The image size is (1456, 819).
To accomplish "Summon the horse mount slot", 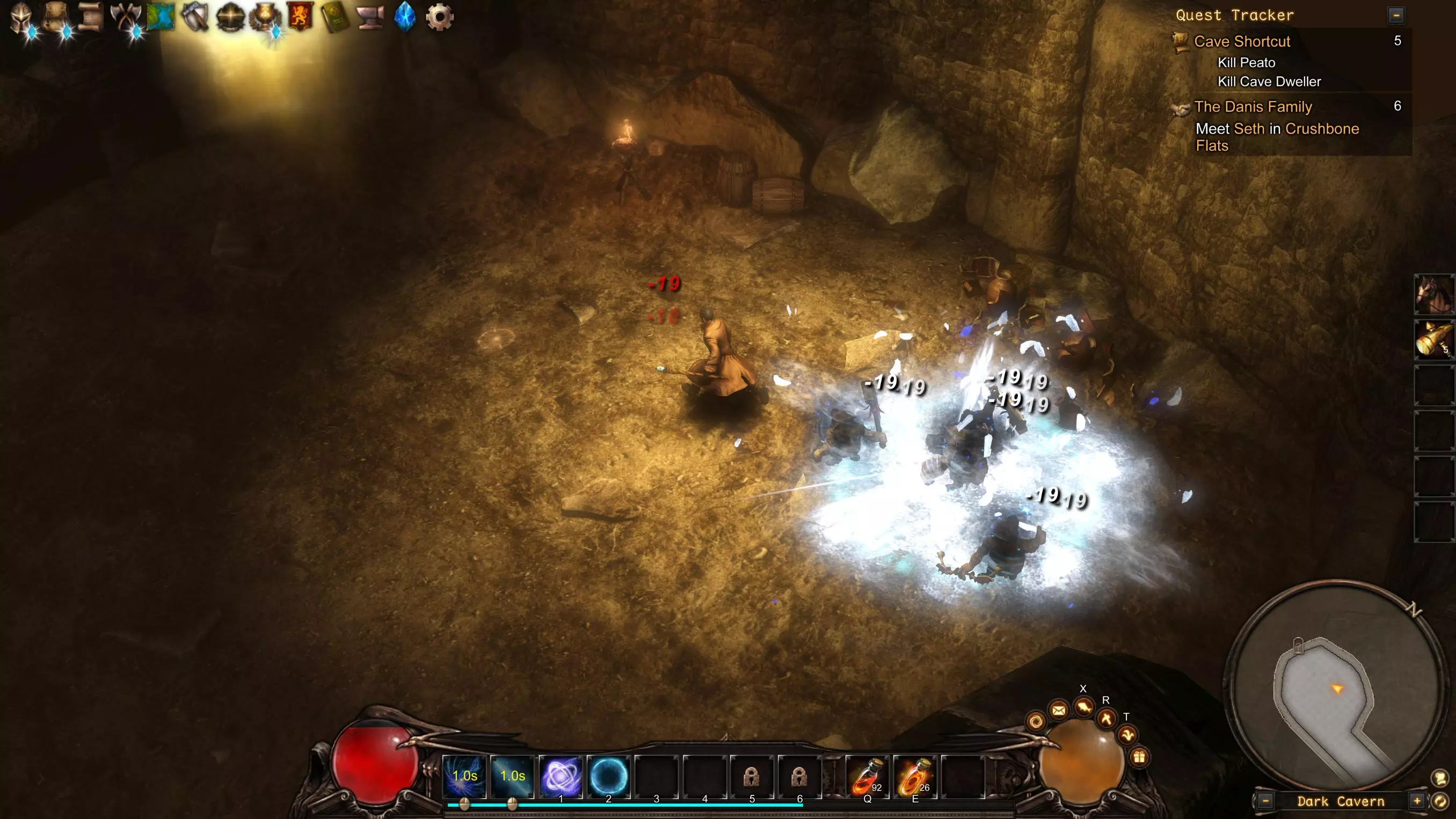I will tap(1434, 294).
